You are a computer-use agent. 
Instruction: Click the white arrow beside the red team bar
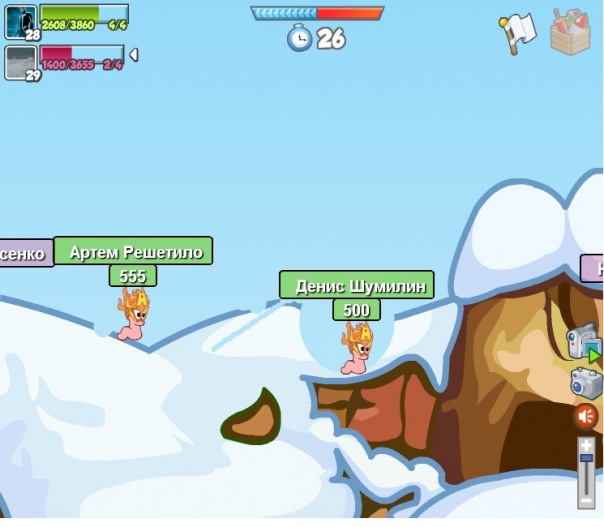coord(134,55)
